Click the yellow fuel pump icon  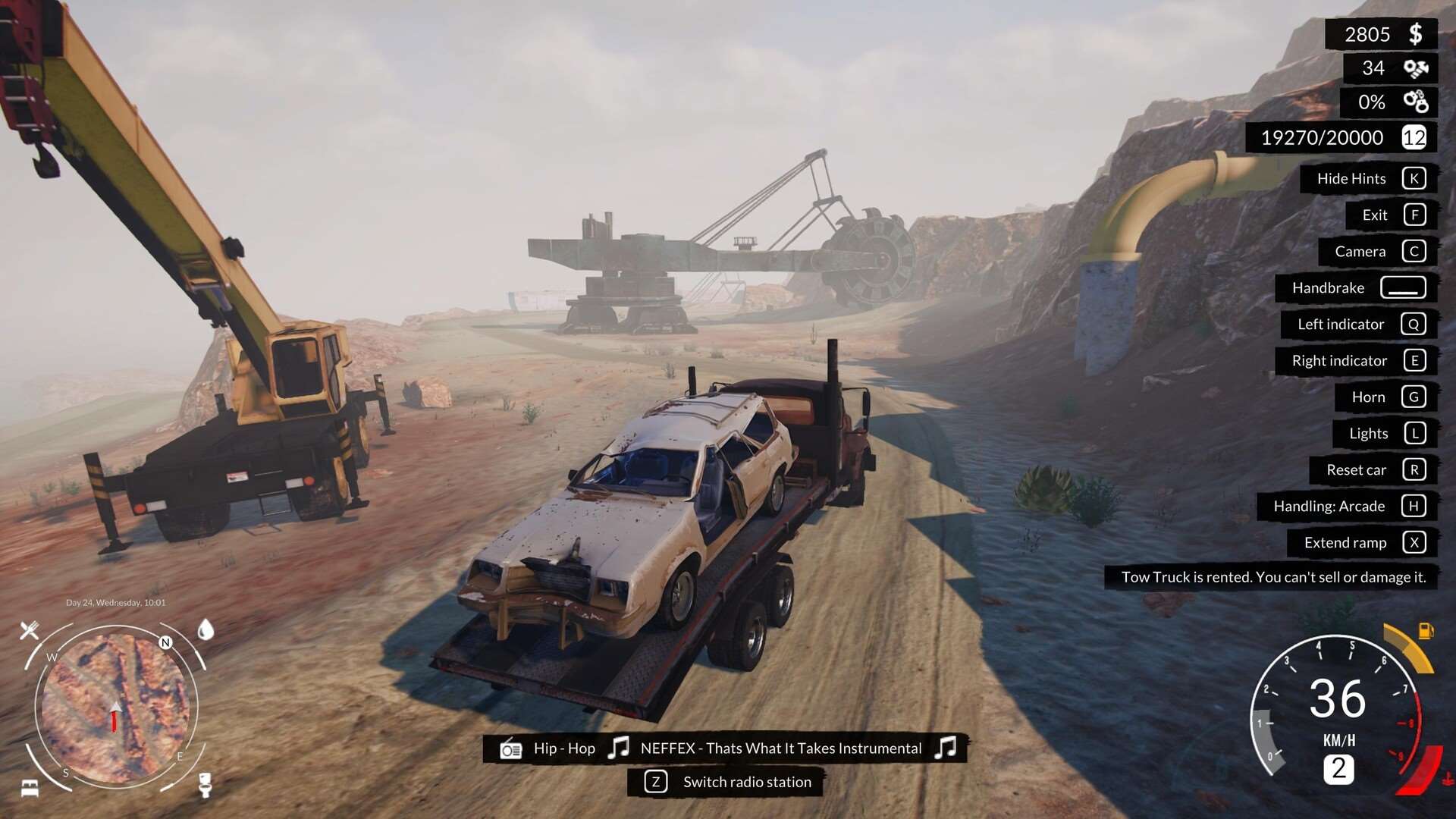point(1426,630)
